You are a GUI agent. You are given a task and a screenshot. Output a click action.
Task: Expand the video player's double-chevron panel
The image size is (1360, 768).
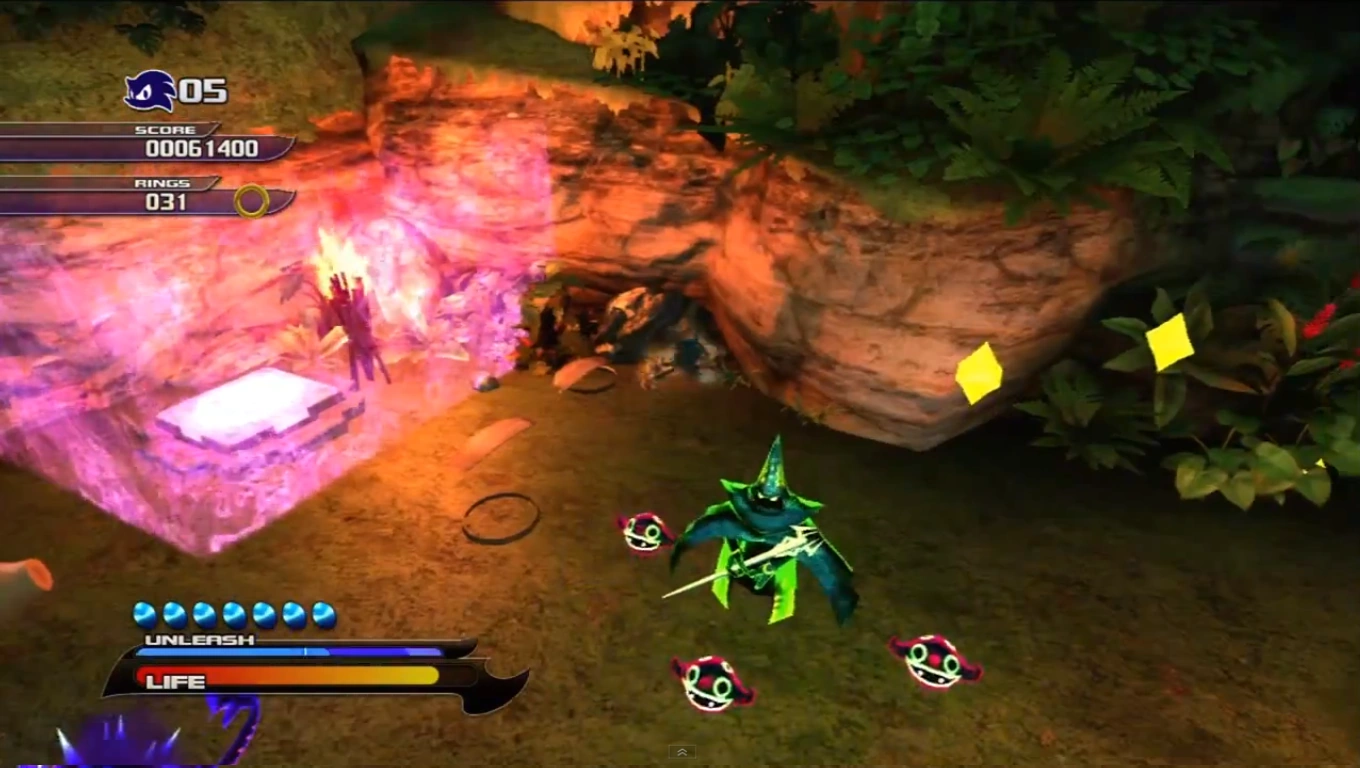pyautogui.click(x=681, y=752)
